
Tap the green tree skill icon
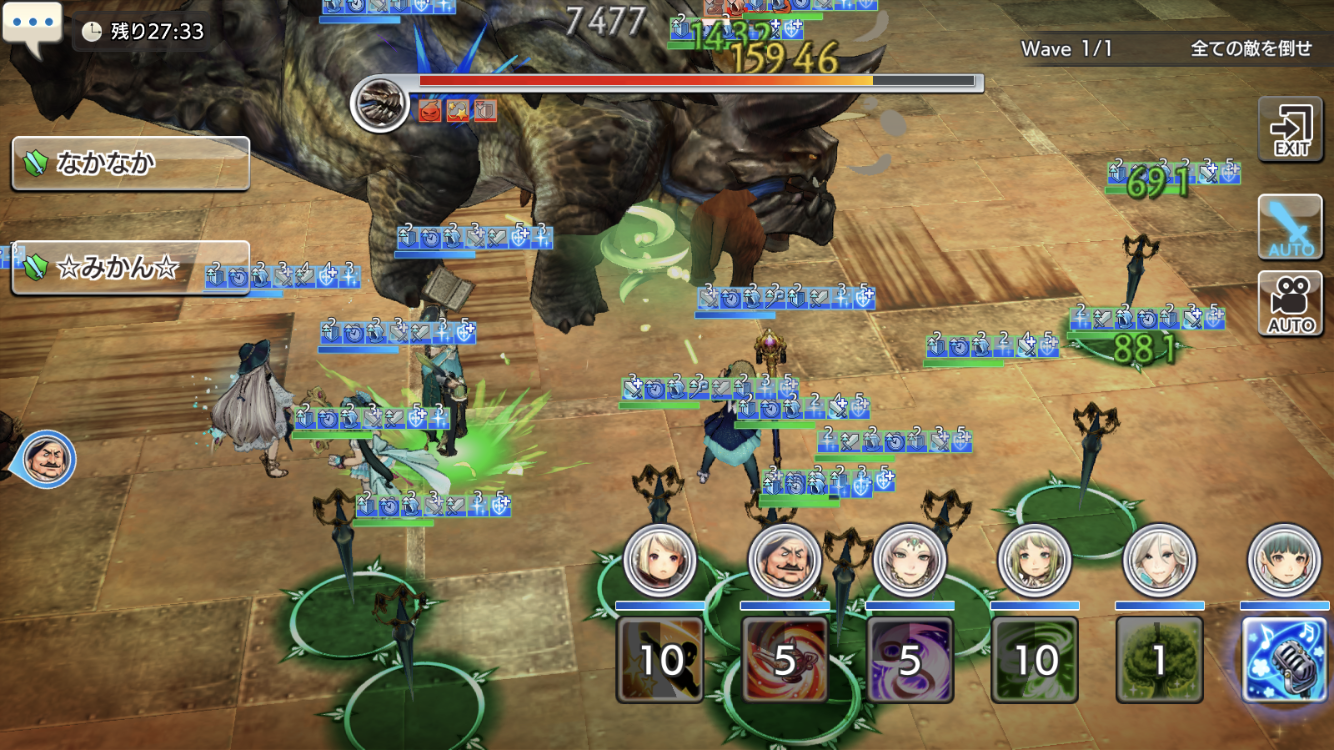(x=1159, y=658)
